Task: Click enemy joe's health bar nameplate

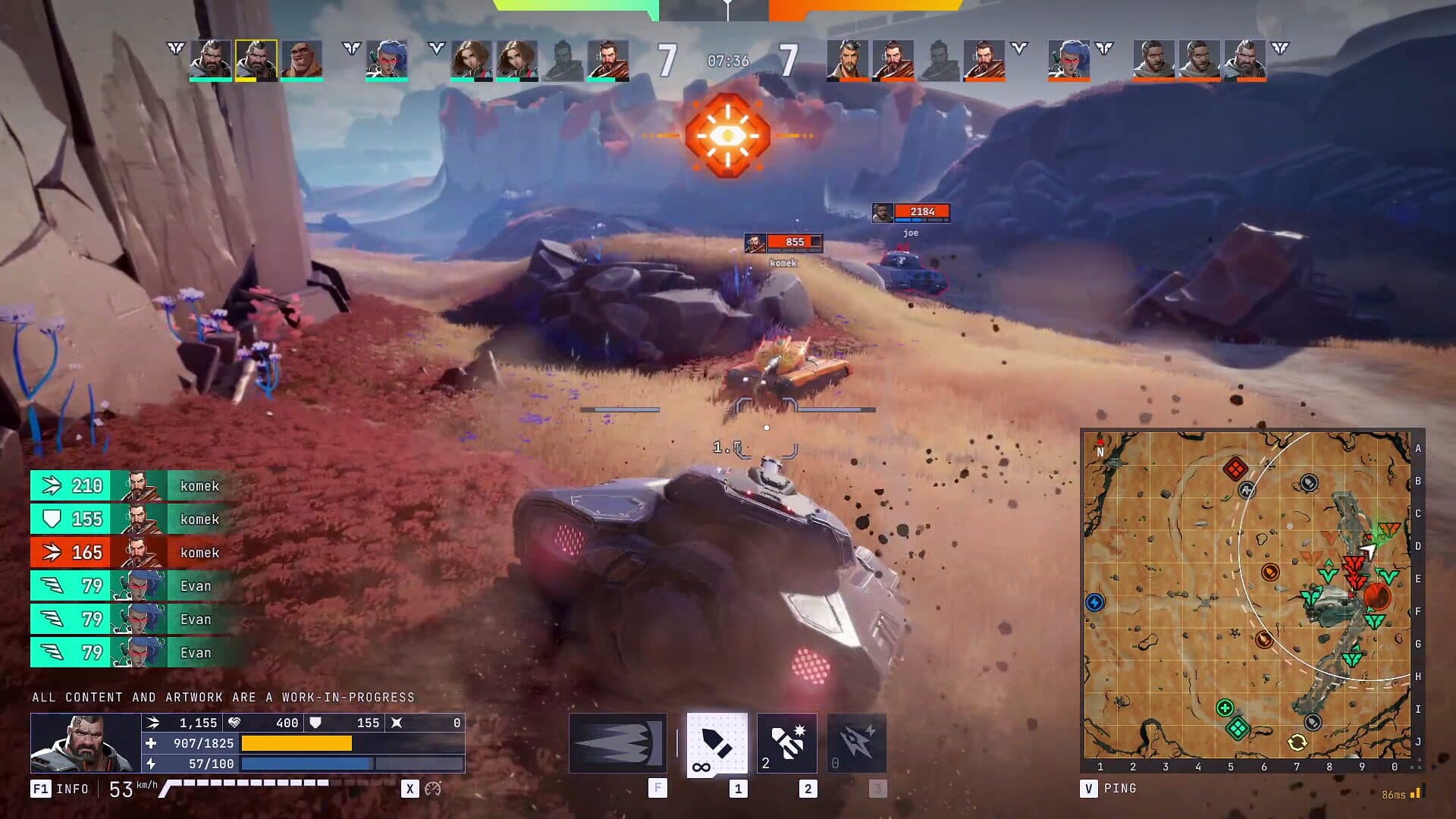Action: (922, 212)
